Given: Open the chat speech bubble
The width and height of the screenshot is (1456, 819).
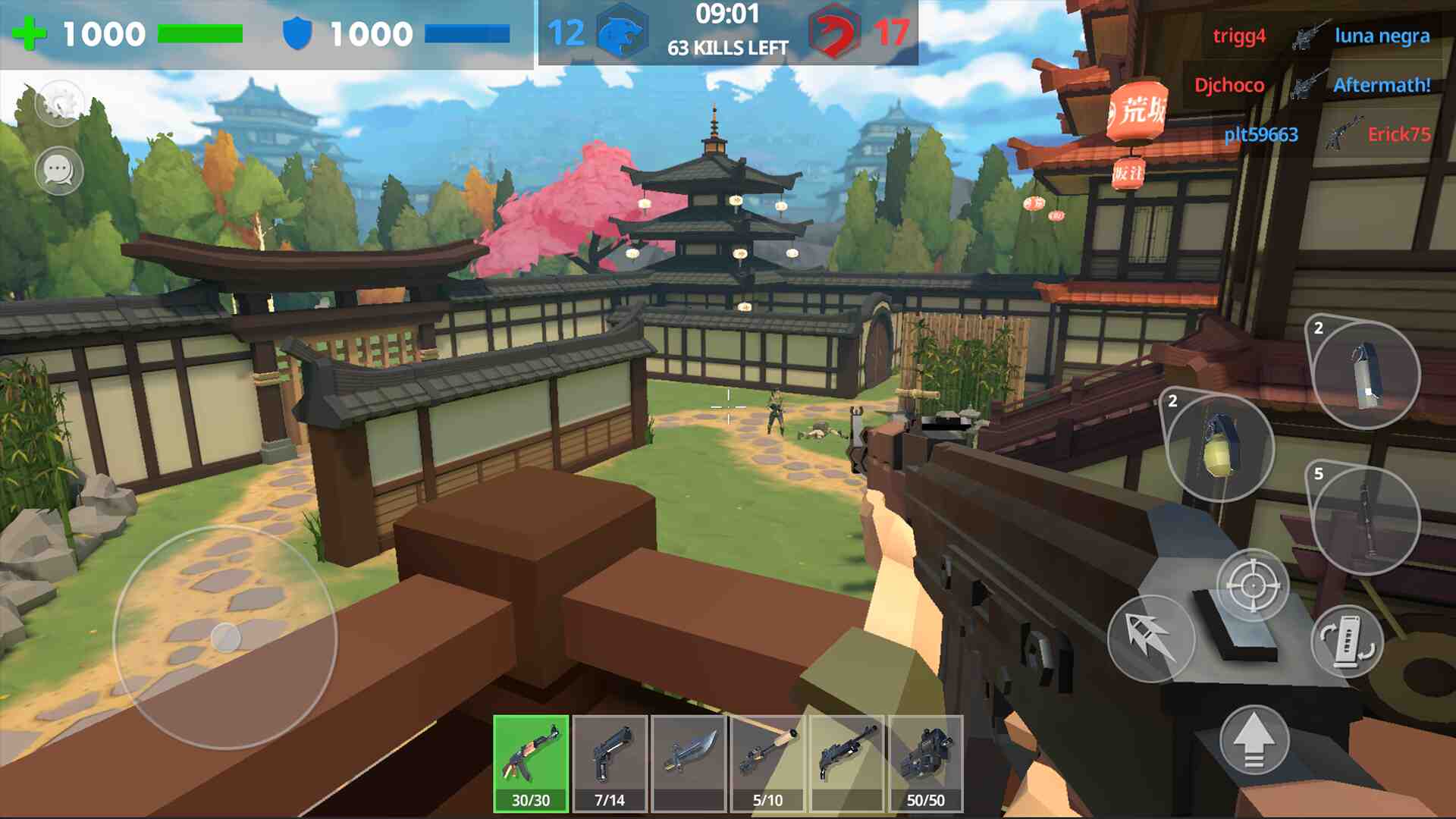Looking at the screenshot, I should [x=59, y=170].
